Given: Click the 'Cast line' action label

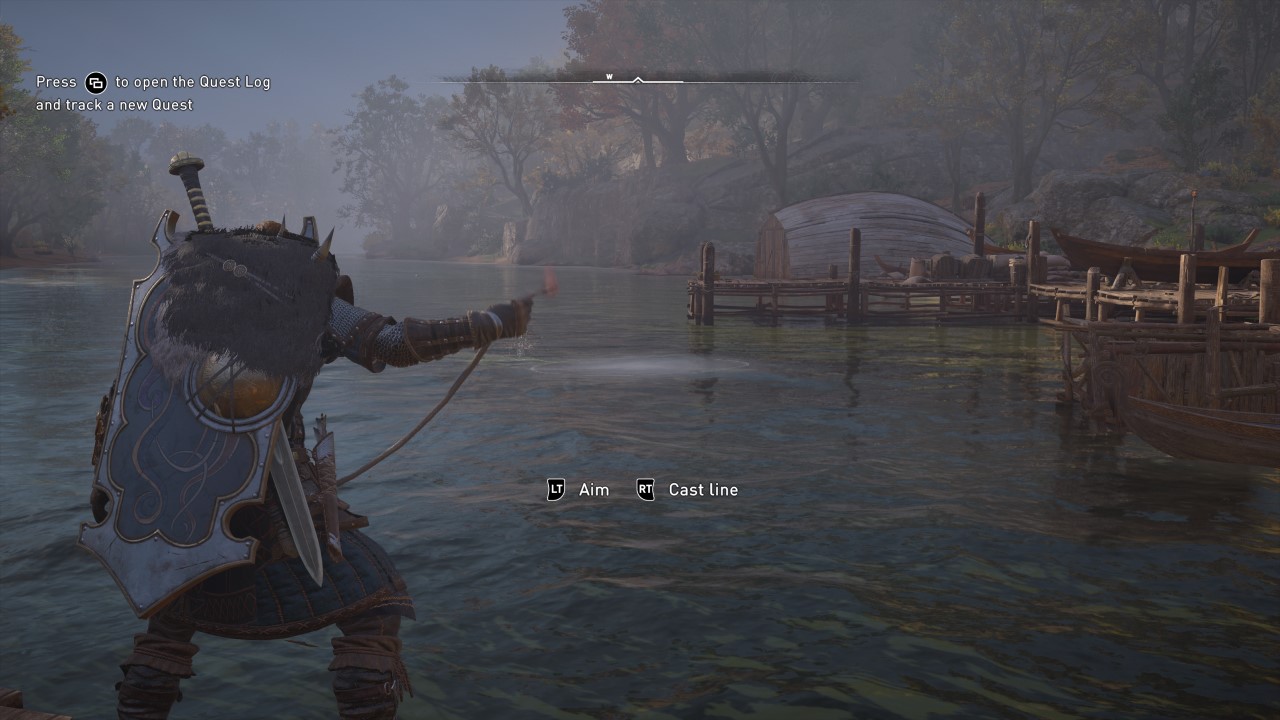Looking at the screenshot, I should tap(702, 490).
